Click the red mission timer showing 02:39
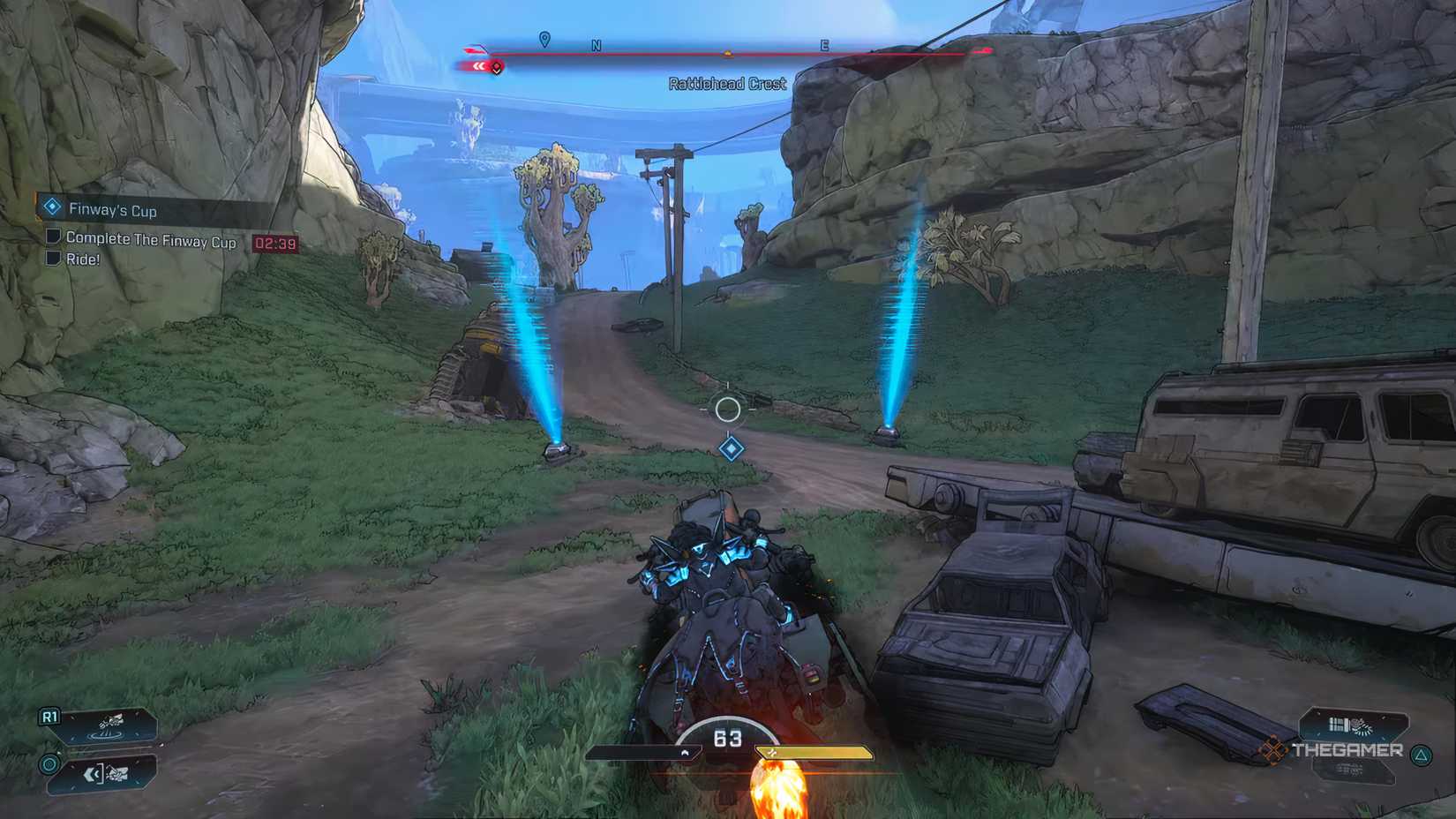 (x=275, y=244)
